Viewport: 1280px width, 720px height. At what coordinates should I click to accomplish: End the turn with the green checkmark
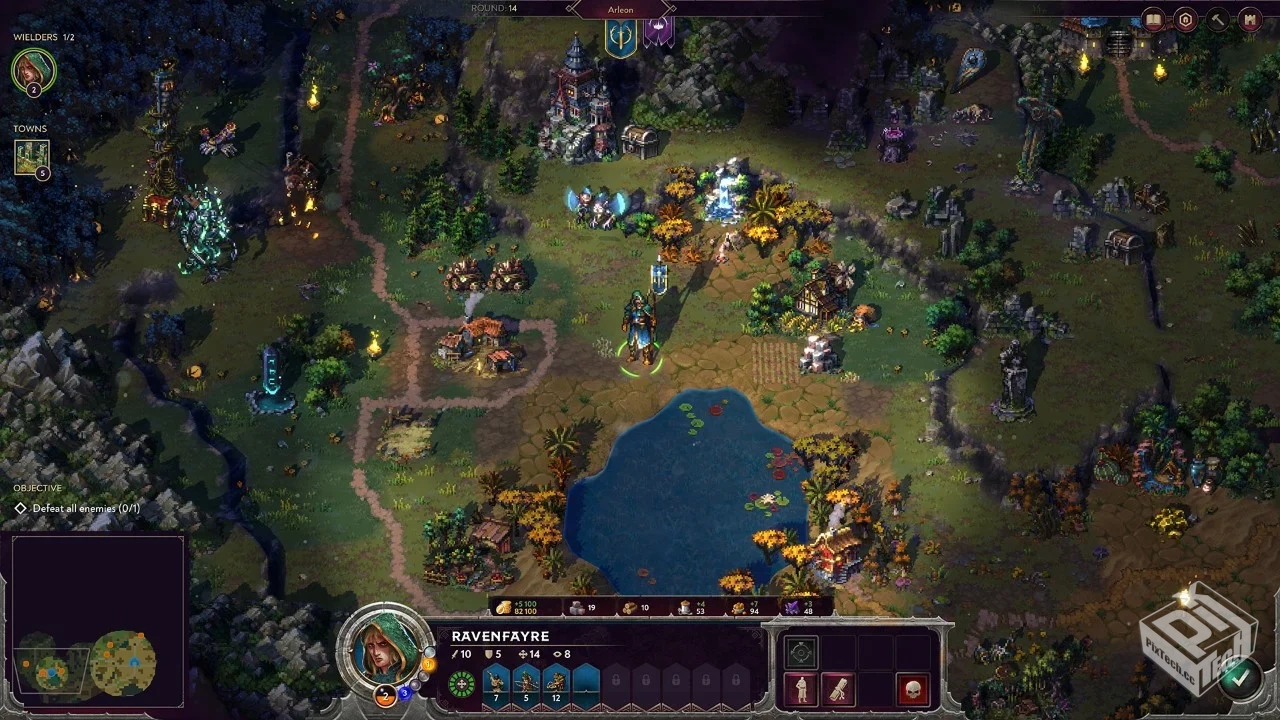(x=1241, y=677)
